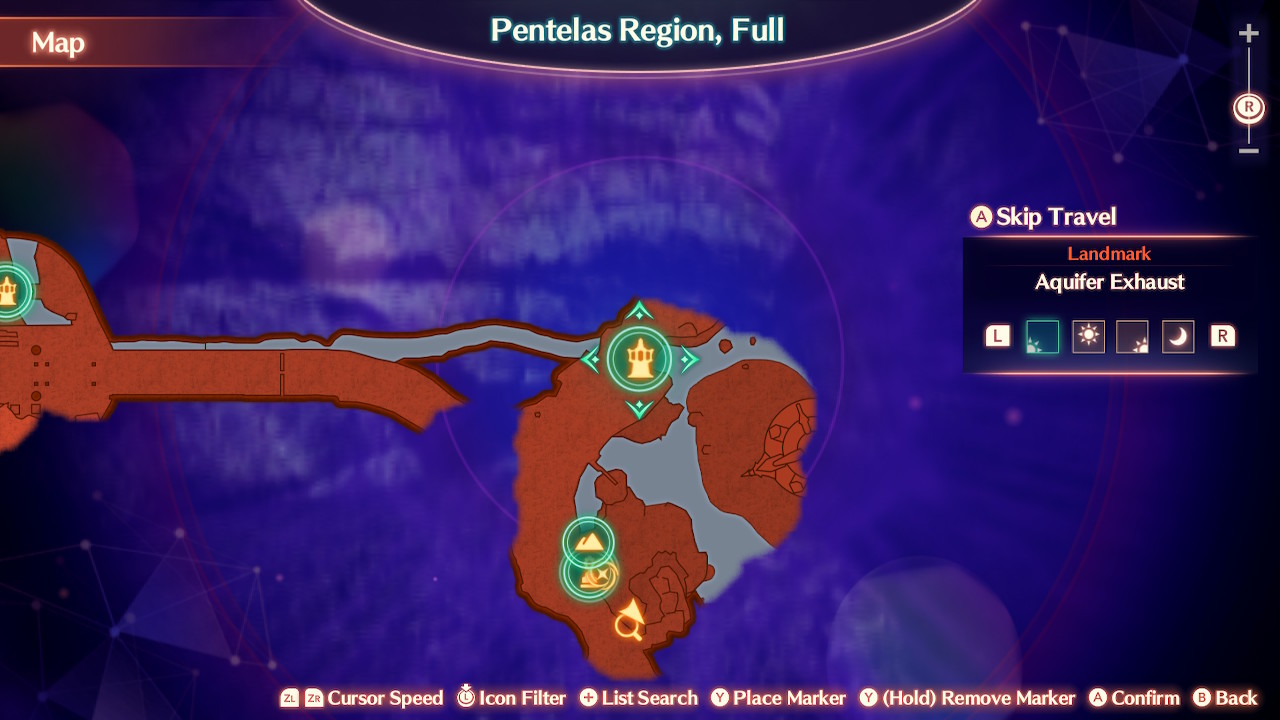
Task: Click the L shoulder button to cycle time backward
Action: [996, 336]
